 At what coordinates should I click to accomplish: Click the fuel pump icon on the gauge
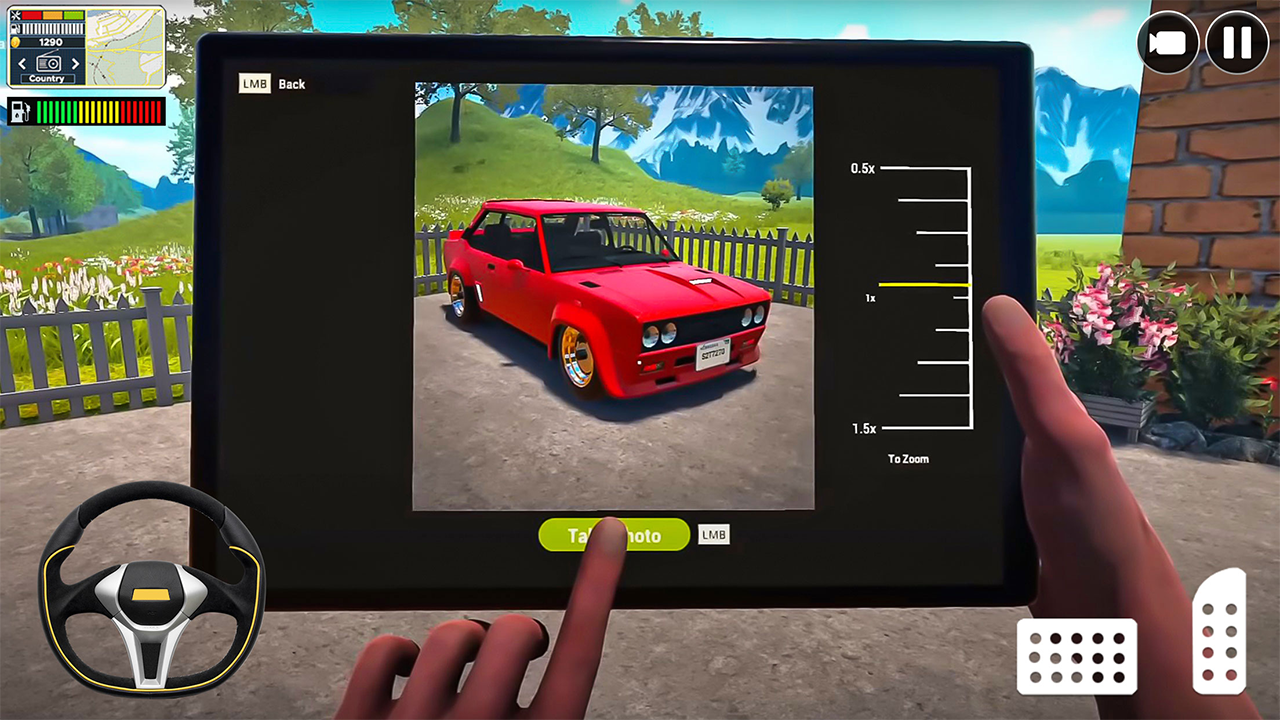click(x=20, y=110)
